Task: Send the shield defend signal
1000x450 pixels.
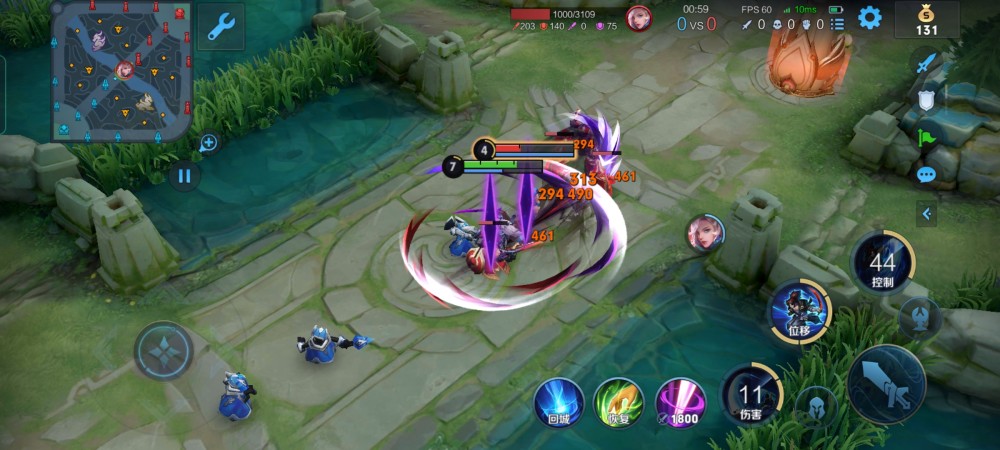Action: click(926, 100)
